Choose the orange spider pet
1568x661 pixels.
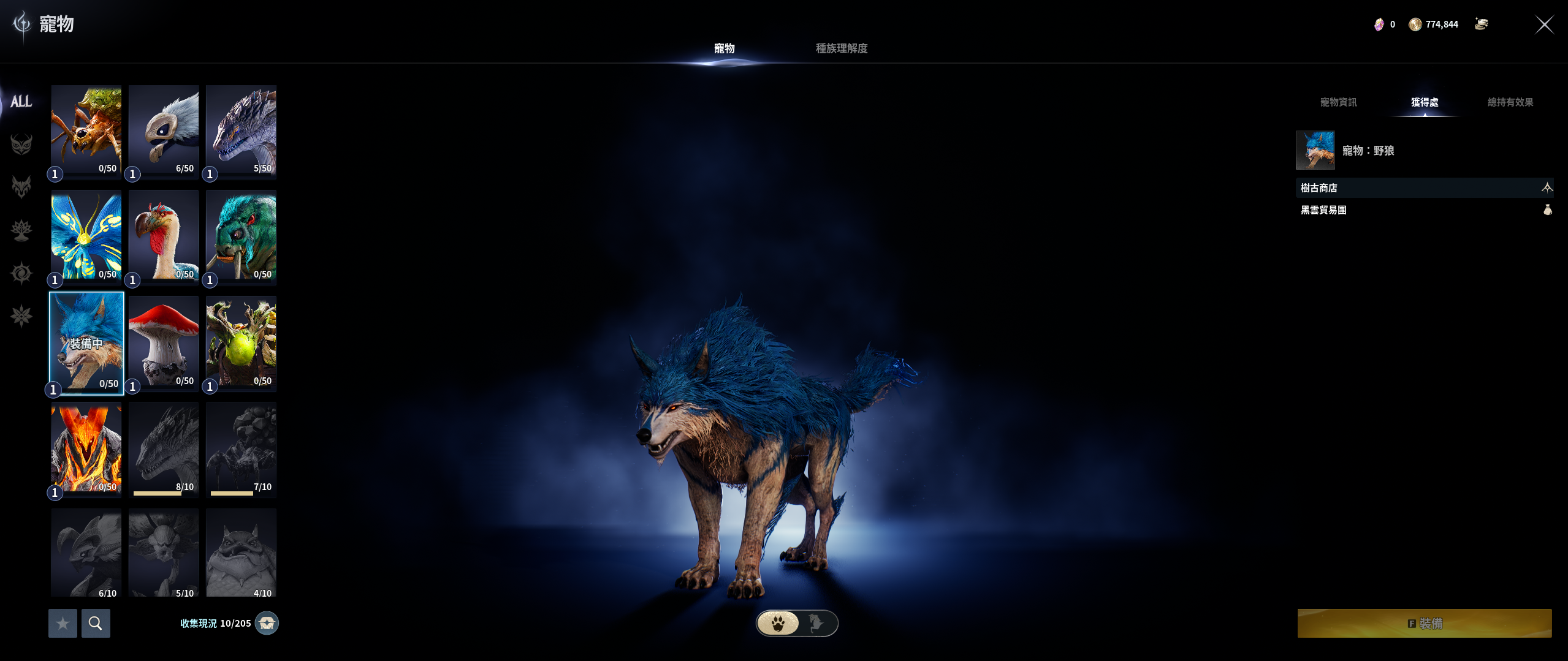(86, 131)
